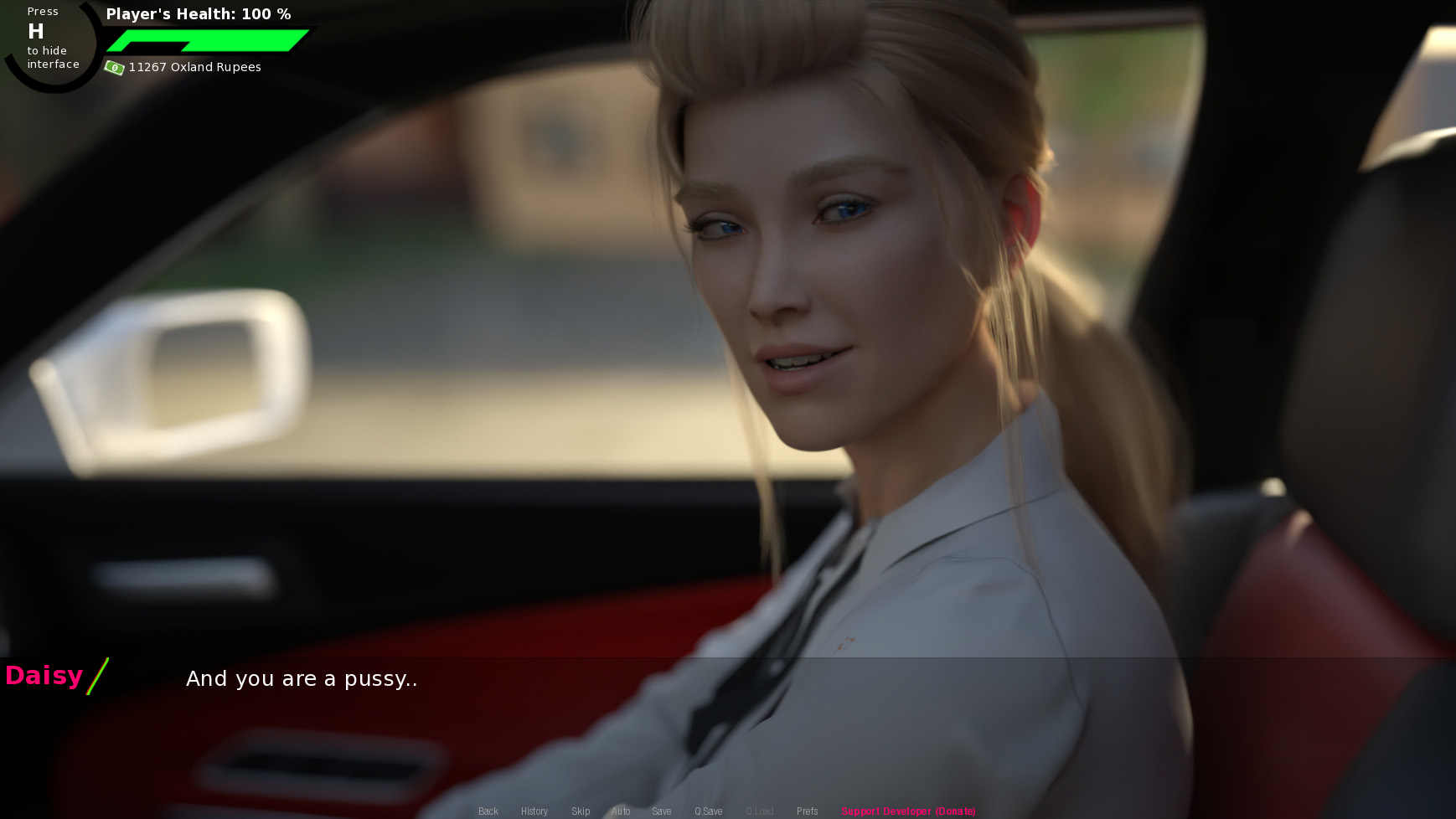This screenshot has height=819, width=1456.
Task: Toggle Auto-advance dialogue
Action: (x=621, y=811)
